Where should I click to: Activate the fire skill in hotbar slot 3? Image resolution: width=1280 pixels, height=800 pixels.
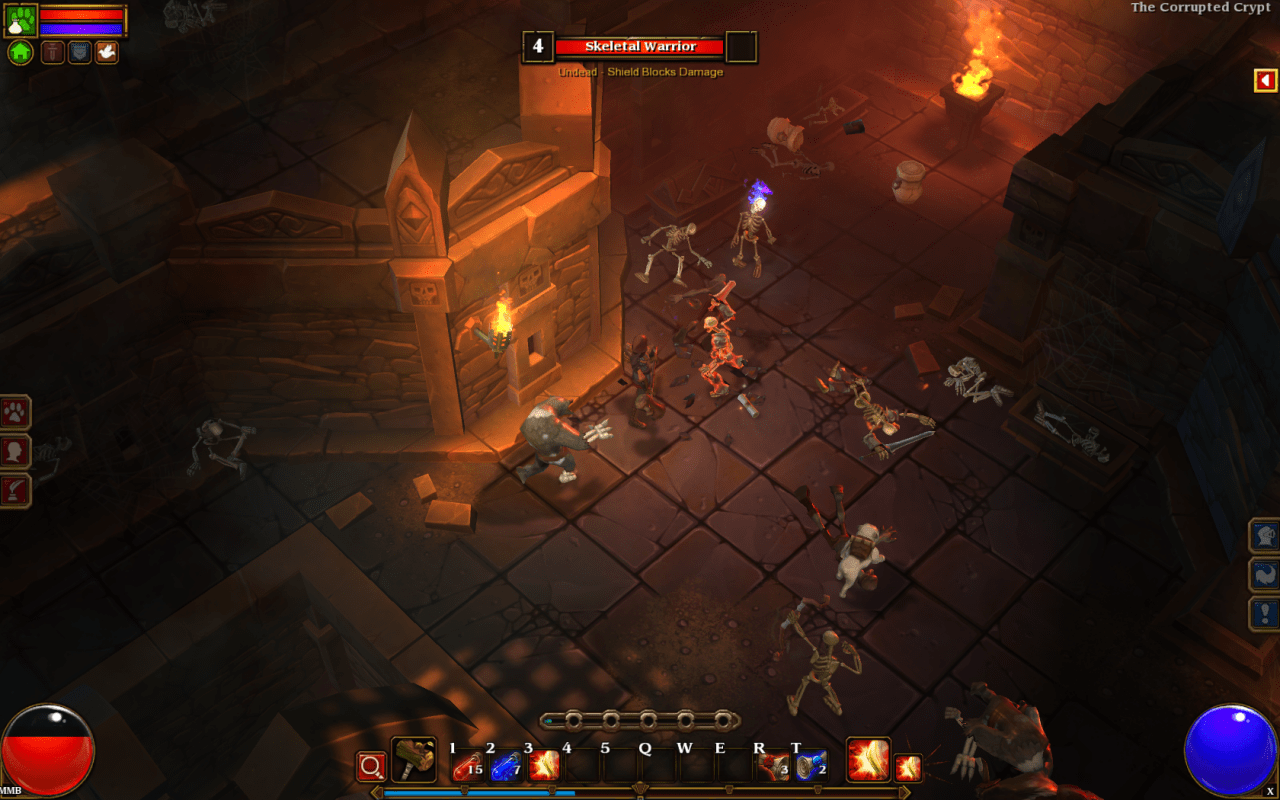pyautogui.click(x=543, y=767)
